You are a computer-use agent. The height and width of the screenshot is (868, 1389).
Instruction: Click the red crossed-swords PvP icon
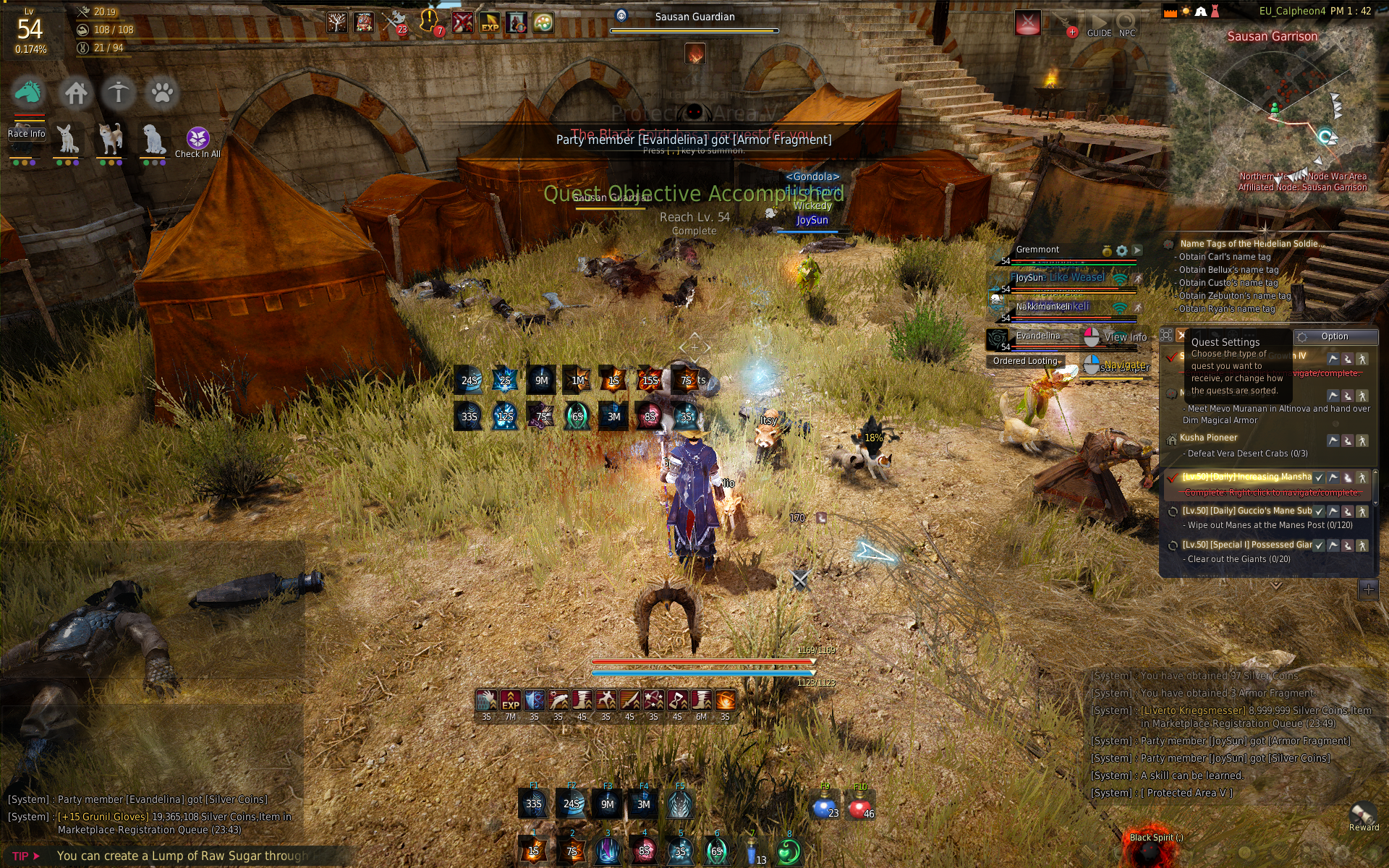tap(463, 22)
